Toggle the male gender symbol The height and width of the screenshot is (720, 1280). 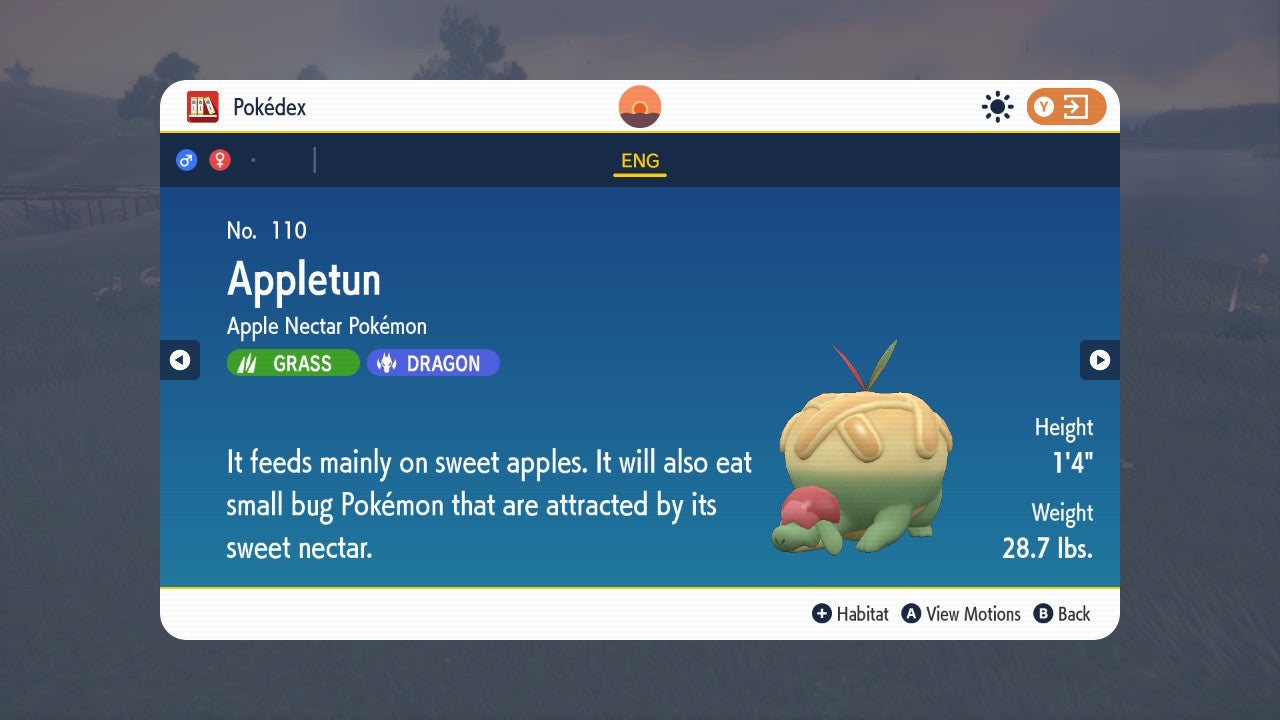(186, 159)
